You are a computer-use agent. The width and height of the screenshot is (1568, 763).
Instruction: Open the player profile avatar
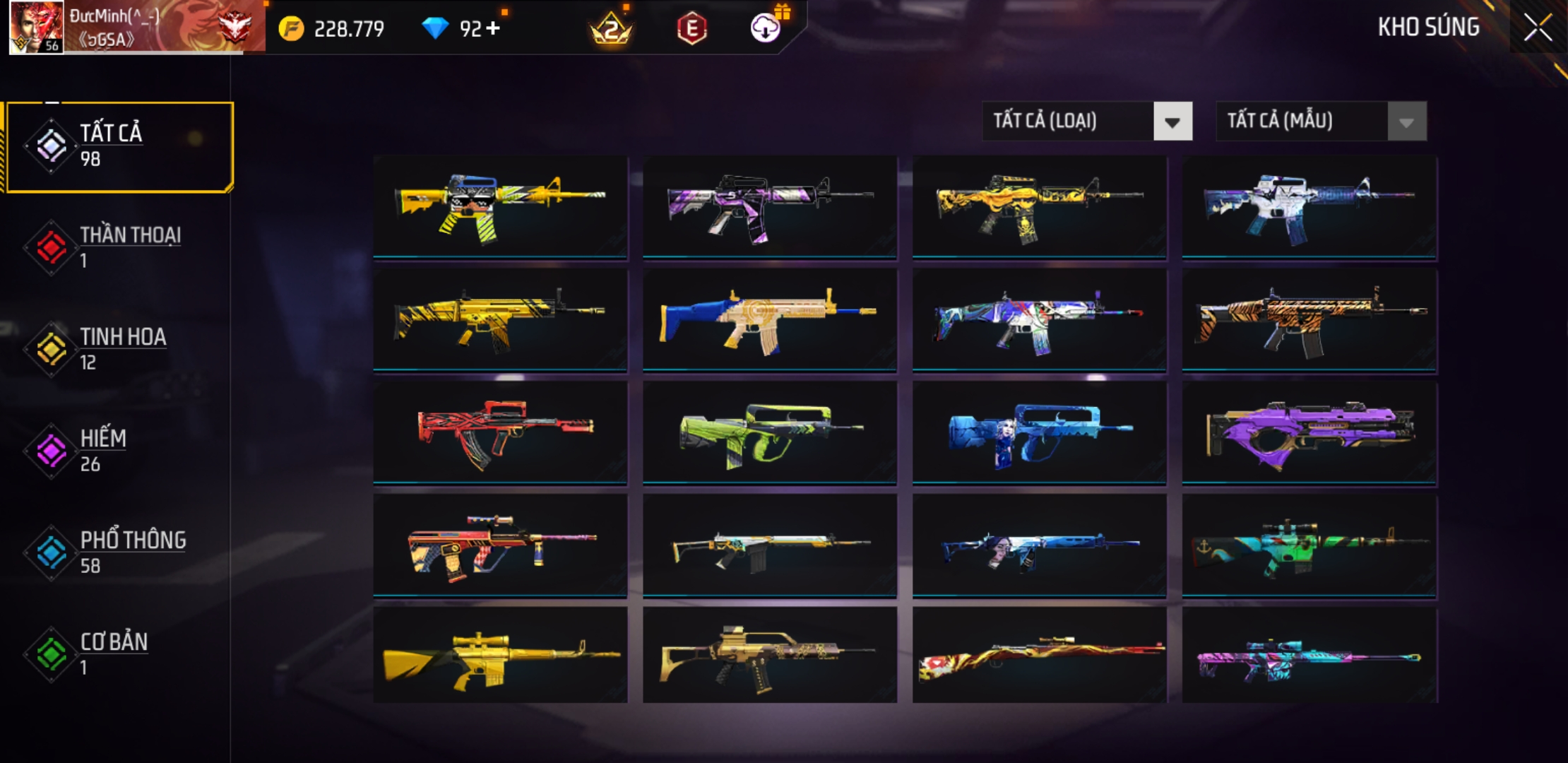point(35,27)
